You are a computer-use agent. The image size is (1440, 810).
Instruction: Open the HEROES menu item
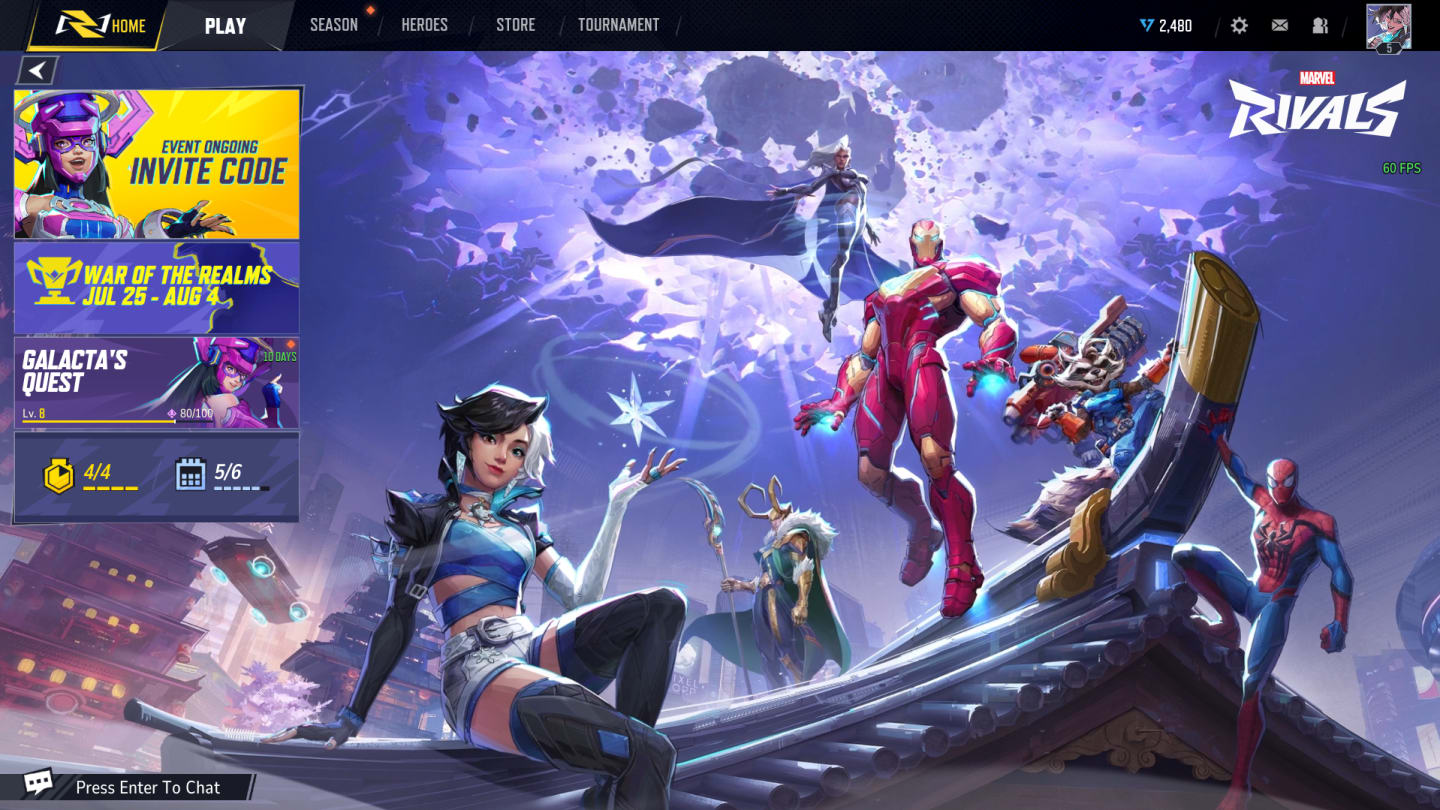tap(424, 24)
